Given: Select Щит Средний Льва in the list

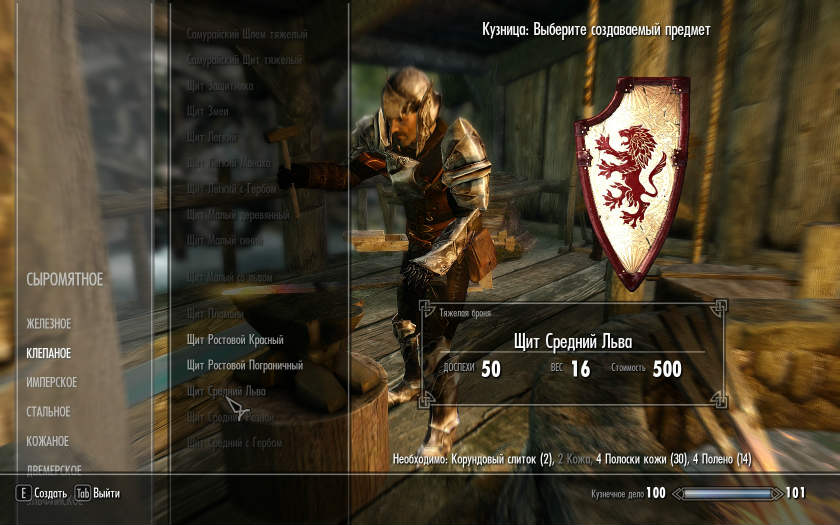Looking at the screenshot, I should pos(230,391).
